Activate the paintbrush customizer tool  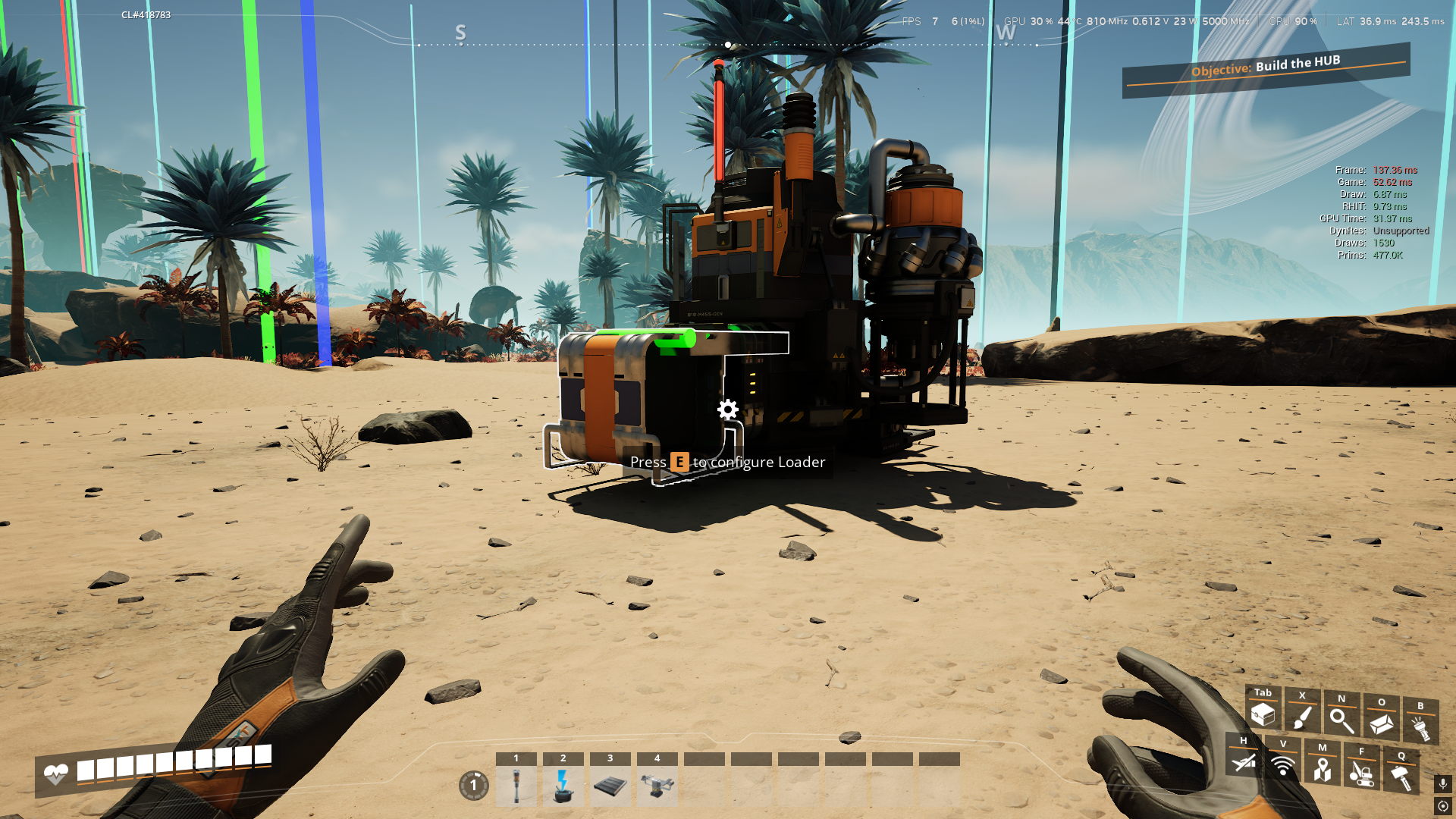(x=1302, y=717)
